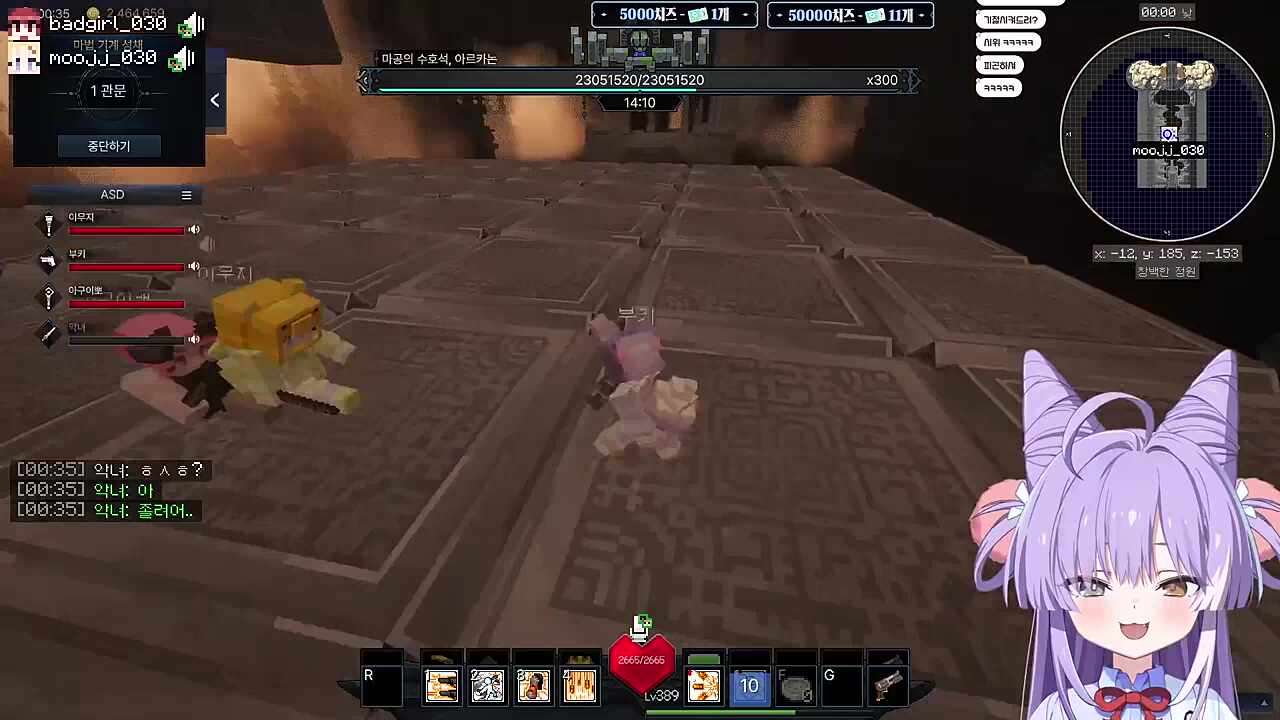The width and height of the screenshot is (1280, 720).
Task: Click the 50000치즈 donation banner
Action: click(x=850, y=15)
